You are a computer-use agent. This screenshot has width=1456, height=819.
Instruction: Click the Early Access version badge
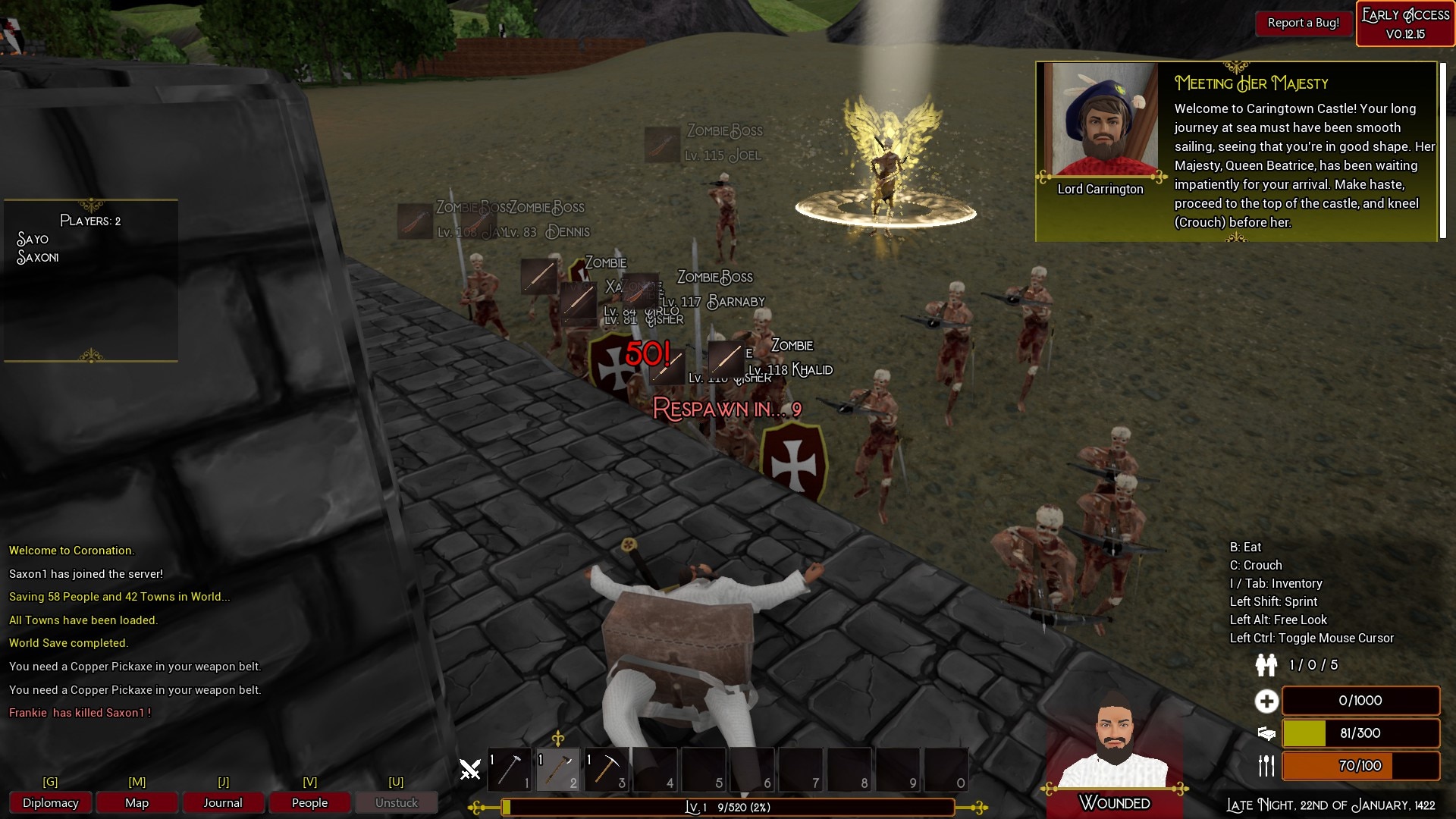coord(1405,24)
